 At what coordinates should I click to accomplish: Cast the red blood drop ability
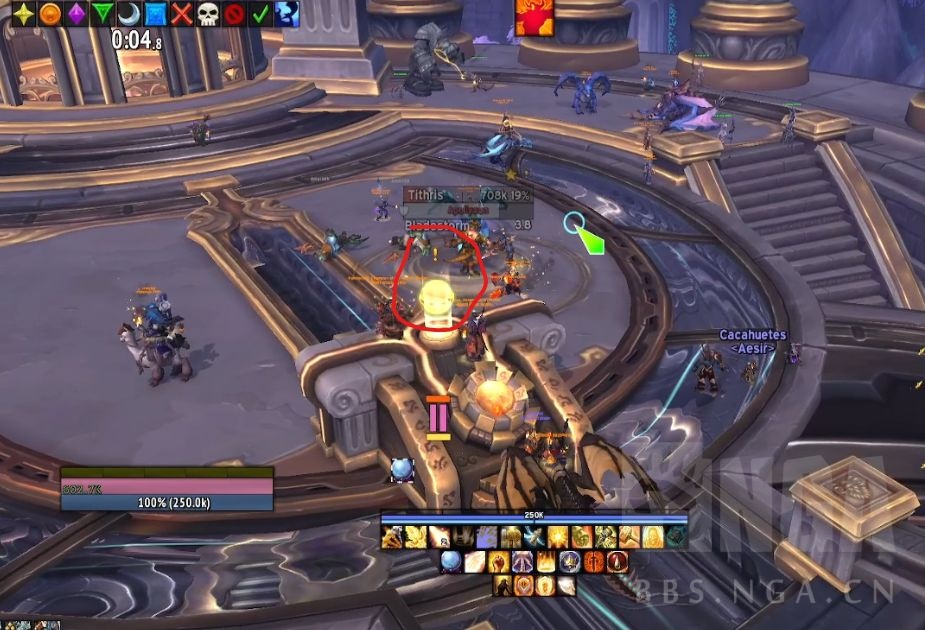(x=619, y=562)
